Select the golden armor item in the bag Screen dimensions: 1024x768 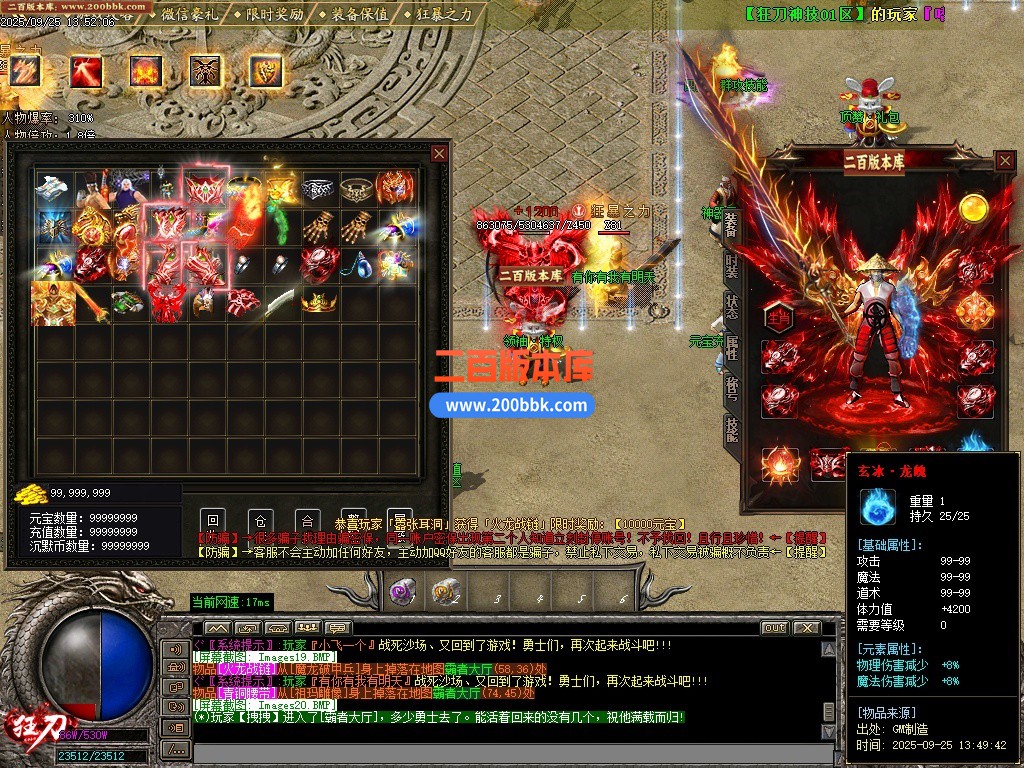tap(53, 301)
